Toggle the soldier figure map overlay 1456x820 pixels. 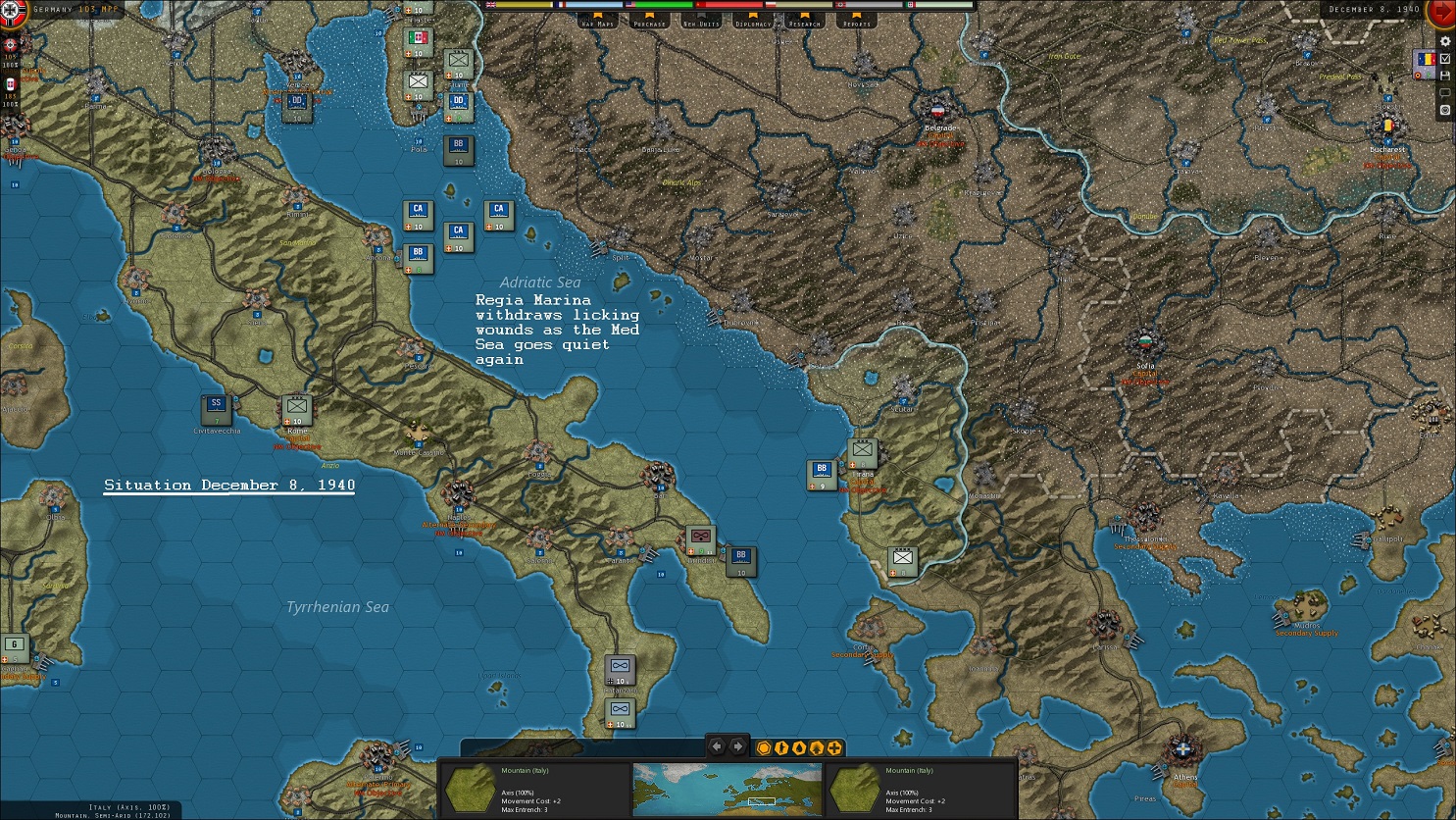click(x=781, y=748)
